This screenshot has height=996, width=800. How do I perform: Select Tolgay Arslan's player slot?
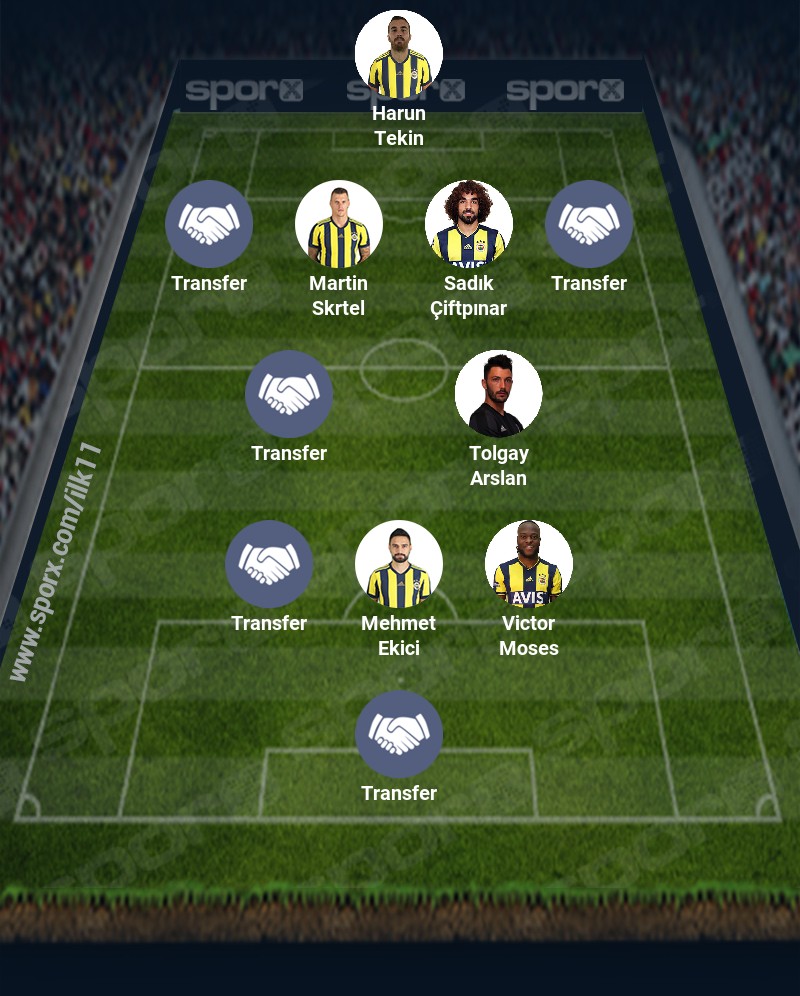pos(499,394)
